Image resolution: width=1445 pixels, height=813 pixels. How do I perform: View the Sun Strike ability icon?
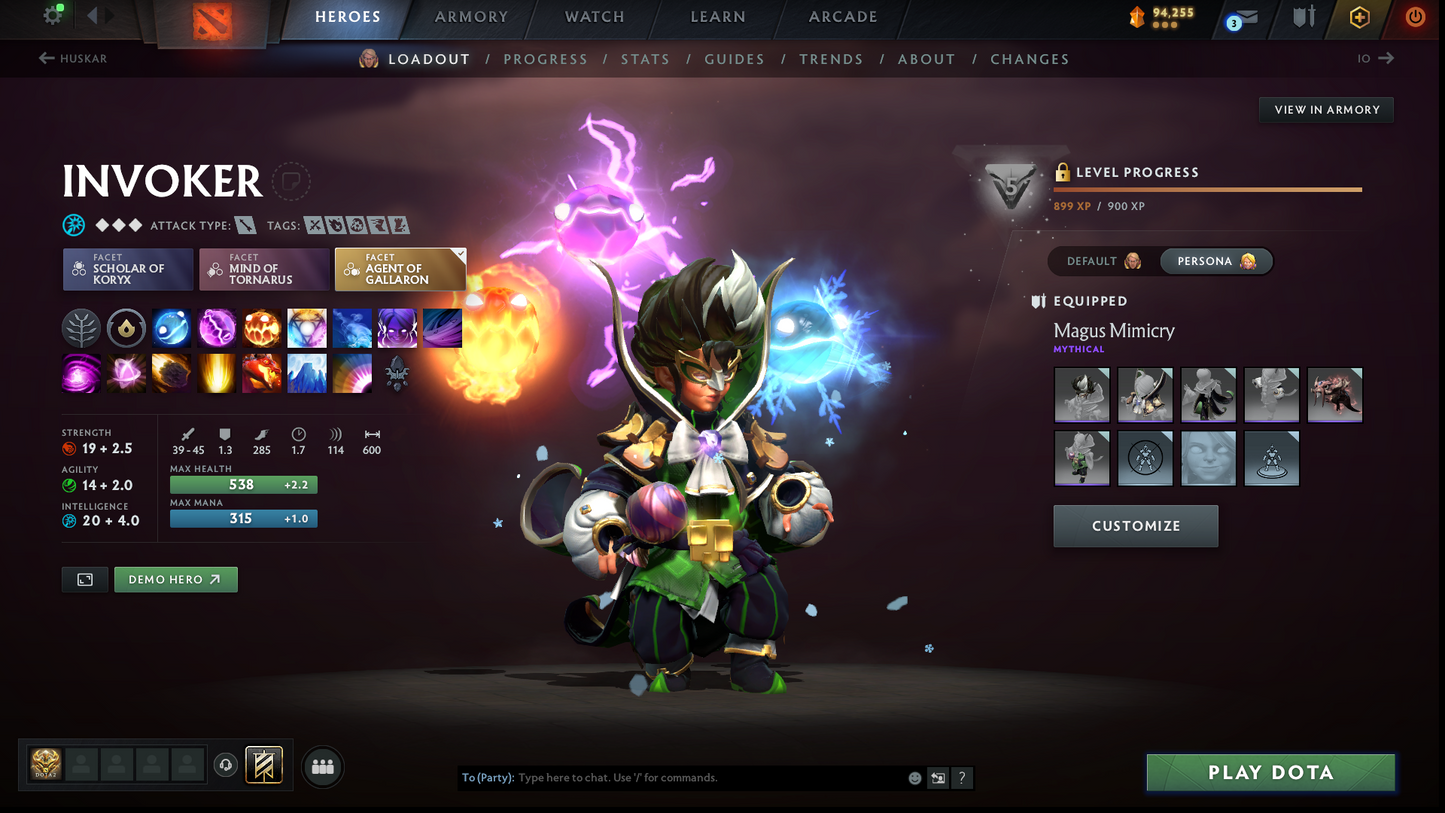pyautogui.click(x=217, y=373)
